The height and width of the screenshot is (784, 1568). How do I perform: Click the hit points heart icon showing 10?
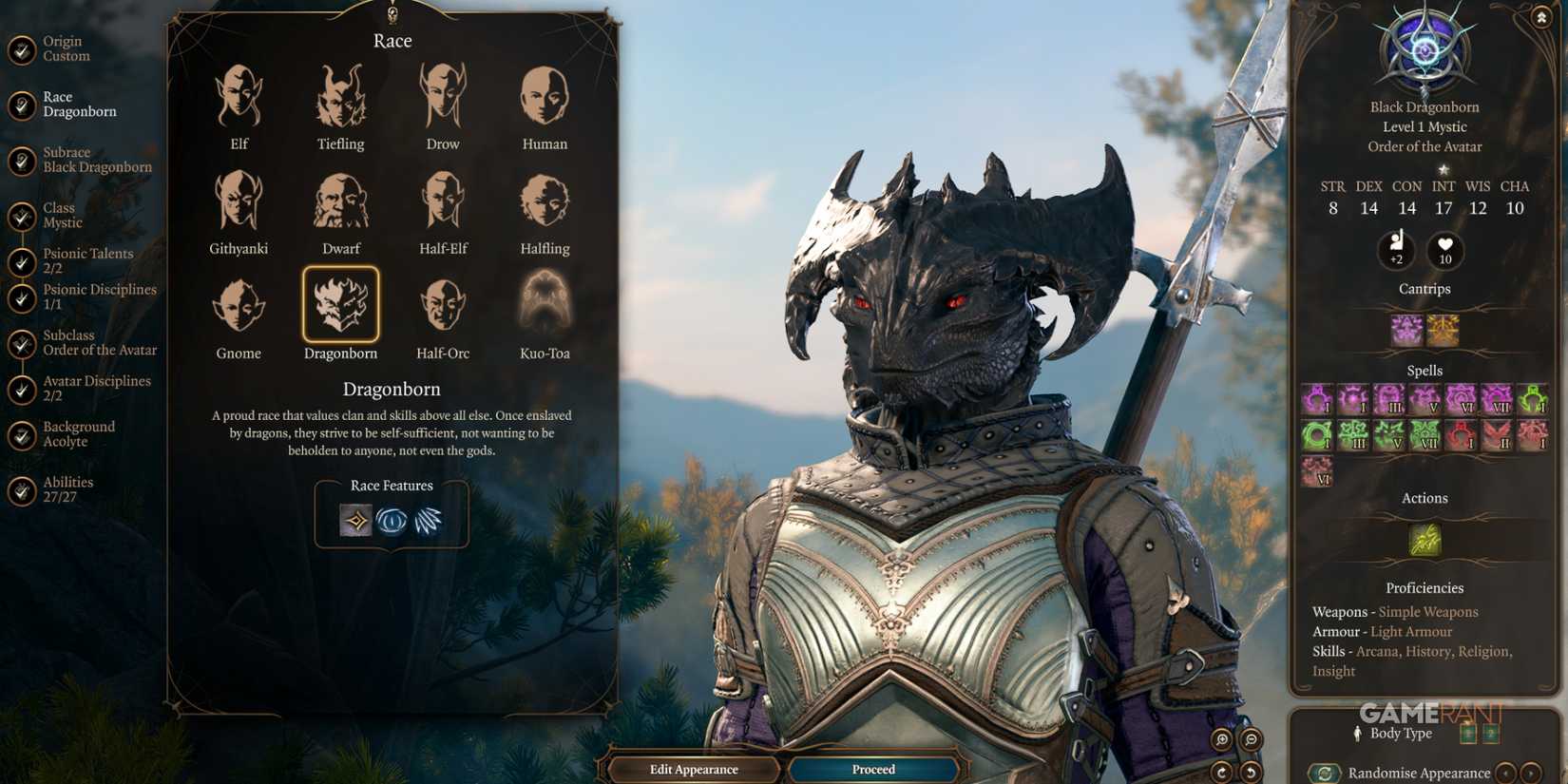tap(1445, 251)
